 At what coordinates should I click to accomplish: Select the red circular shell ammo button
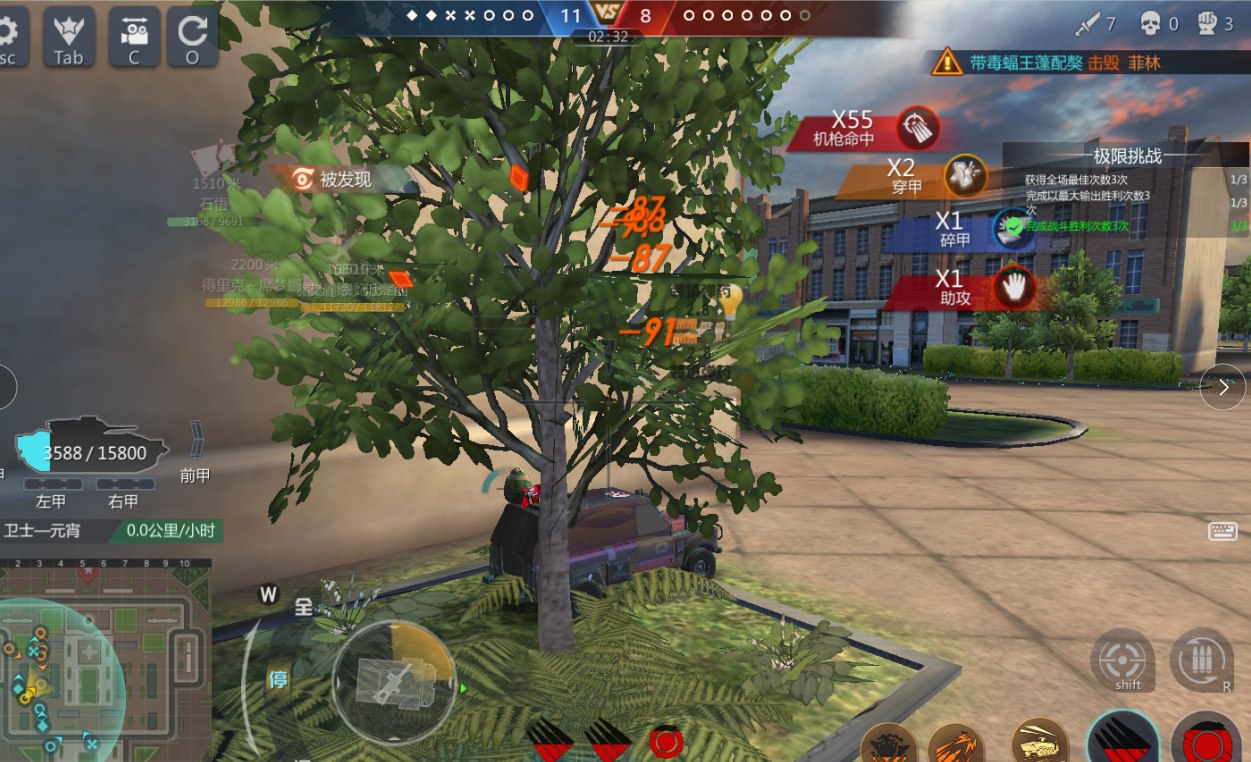[1205, 742]
